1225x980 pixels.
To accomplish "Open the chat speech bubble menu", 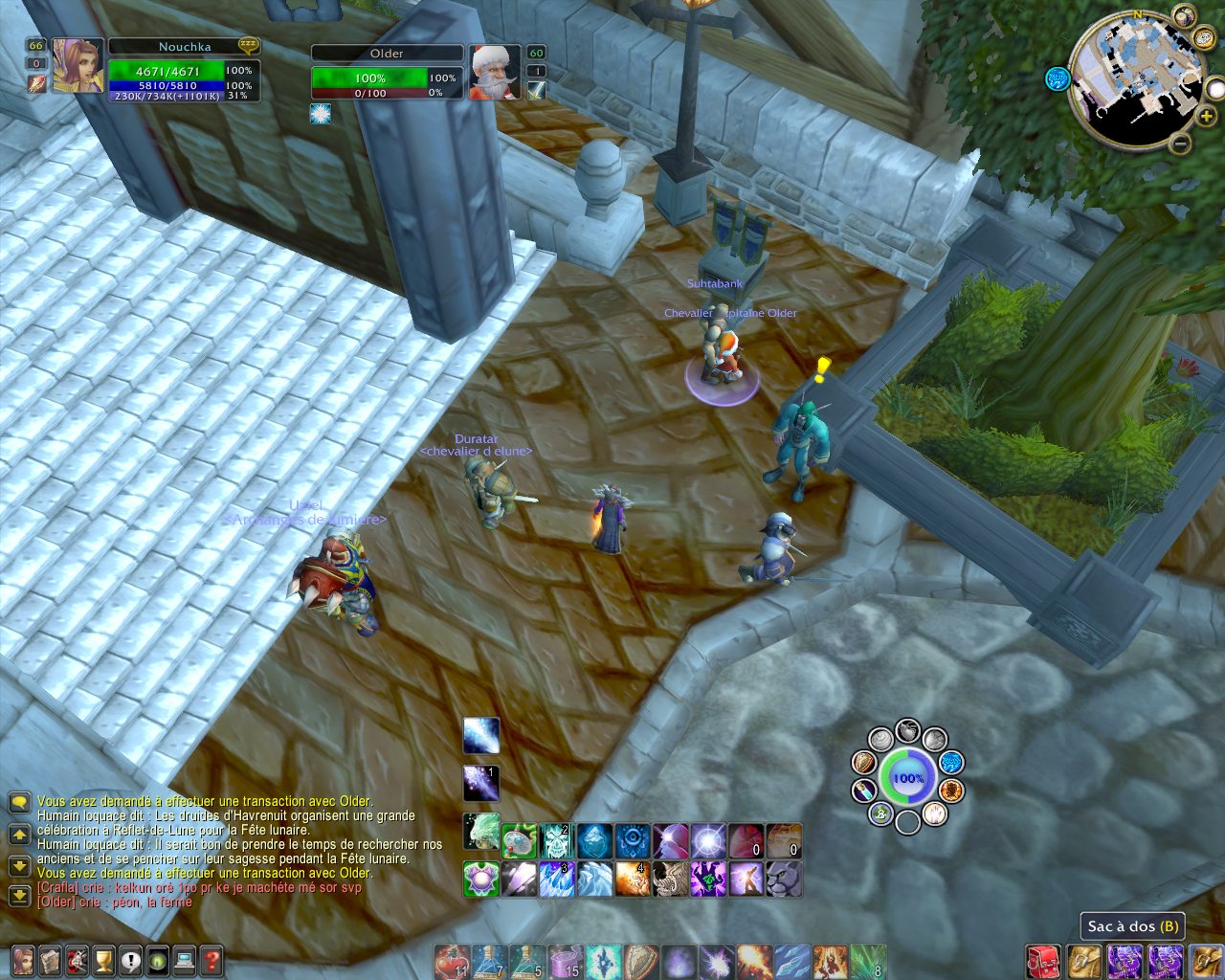I will pos(19,802).
